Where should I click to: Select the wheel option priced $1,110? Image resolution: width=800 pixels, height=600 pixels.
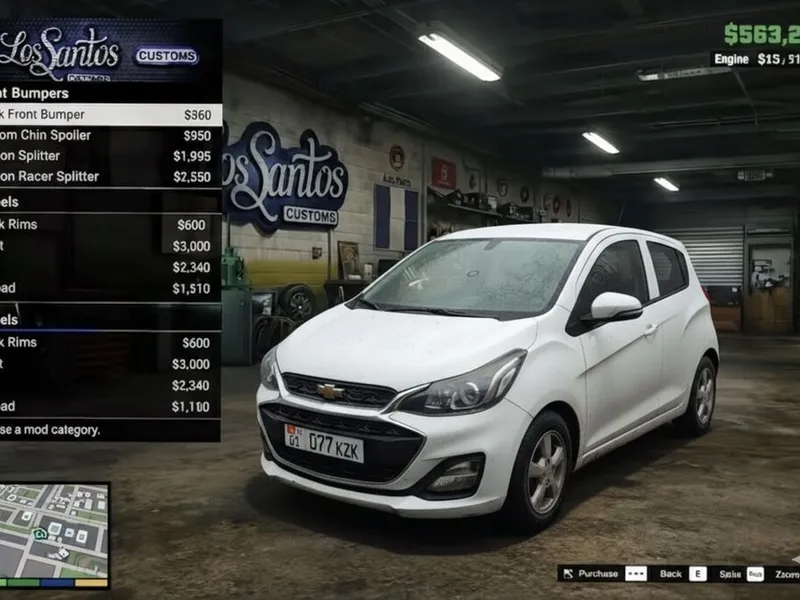(108, 407)
